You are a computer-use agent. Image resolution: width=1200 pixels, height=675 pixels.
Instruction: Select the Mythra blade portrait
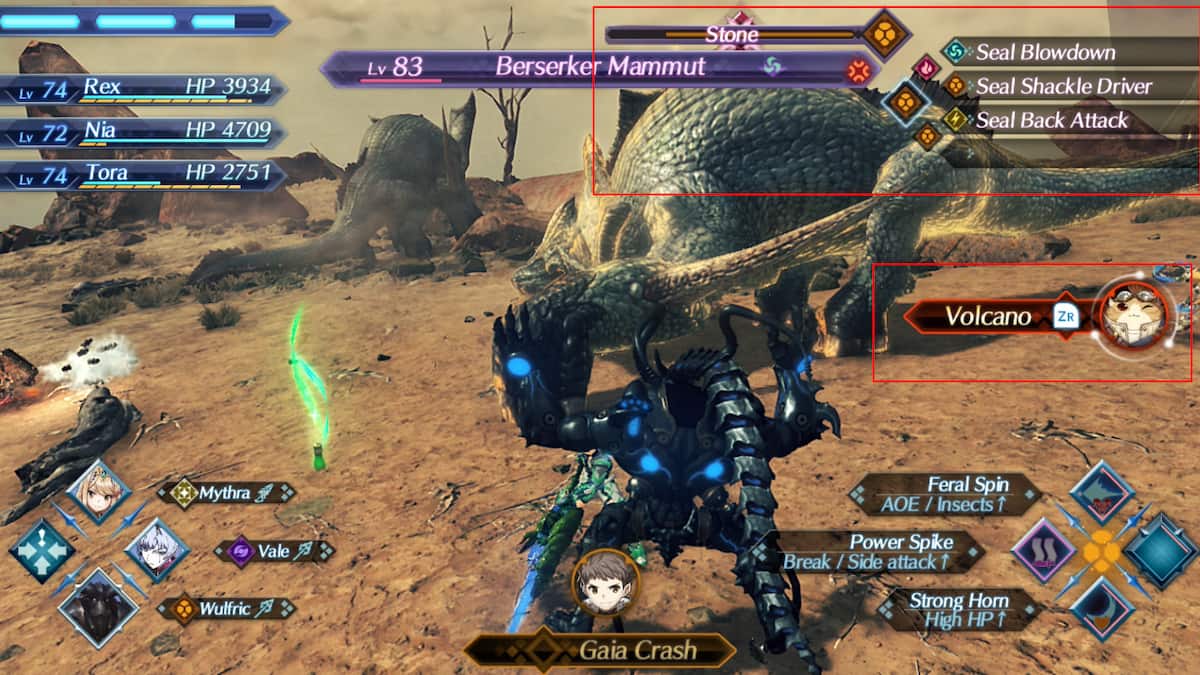(x=99, y=492)
